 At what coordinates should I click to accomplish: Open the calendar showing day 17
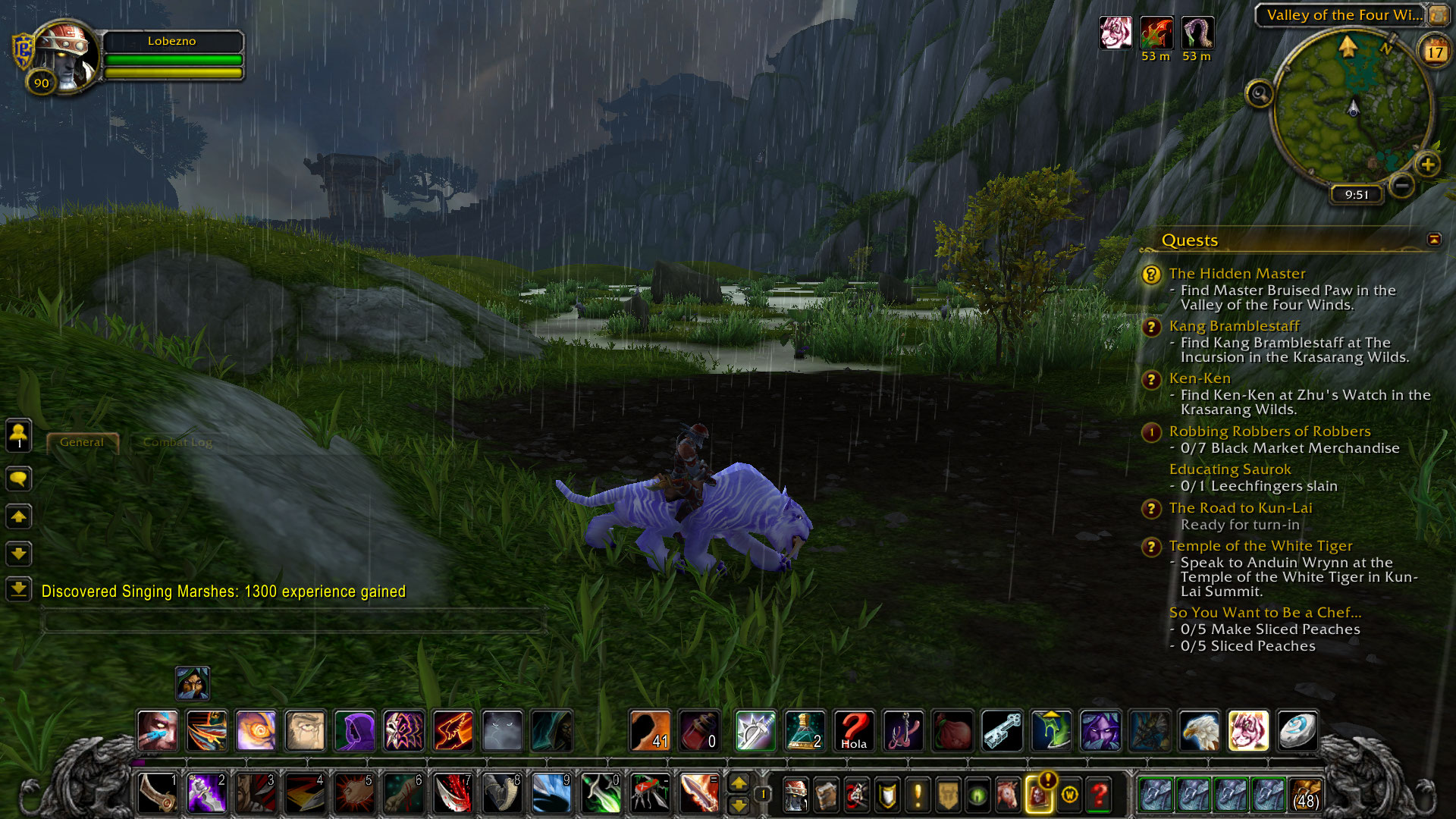tap(1435, 52)
